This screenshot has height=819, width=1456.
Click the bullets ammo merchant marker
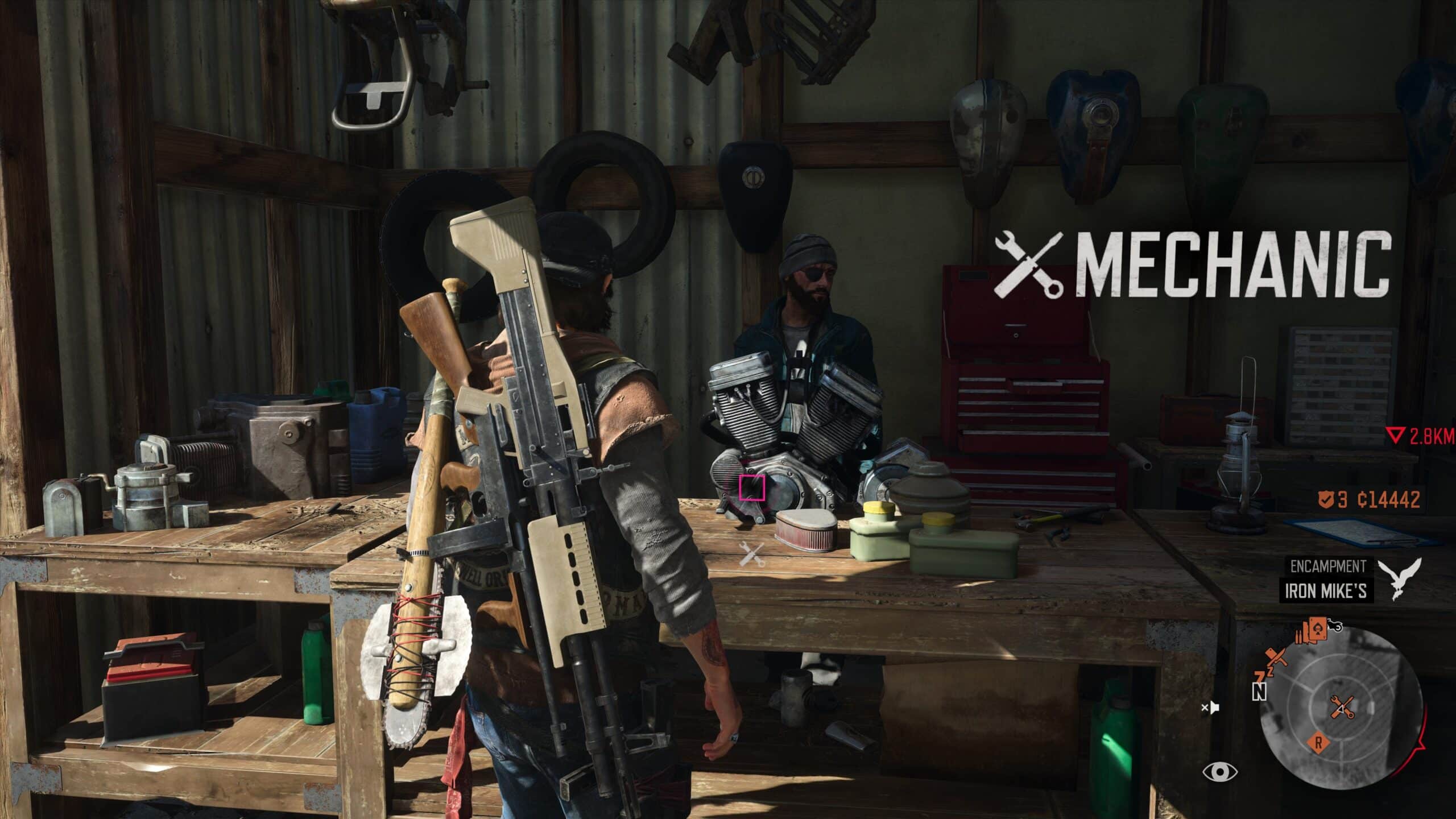coord(1298,637)
